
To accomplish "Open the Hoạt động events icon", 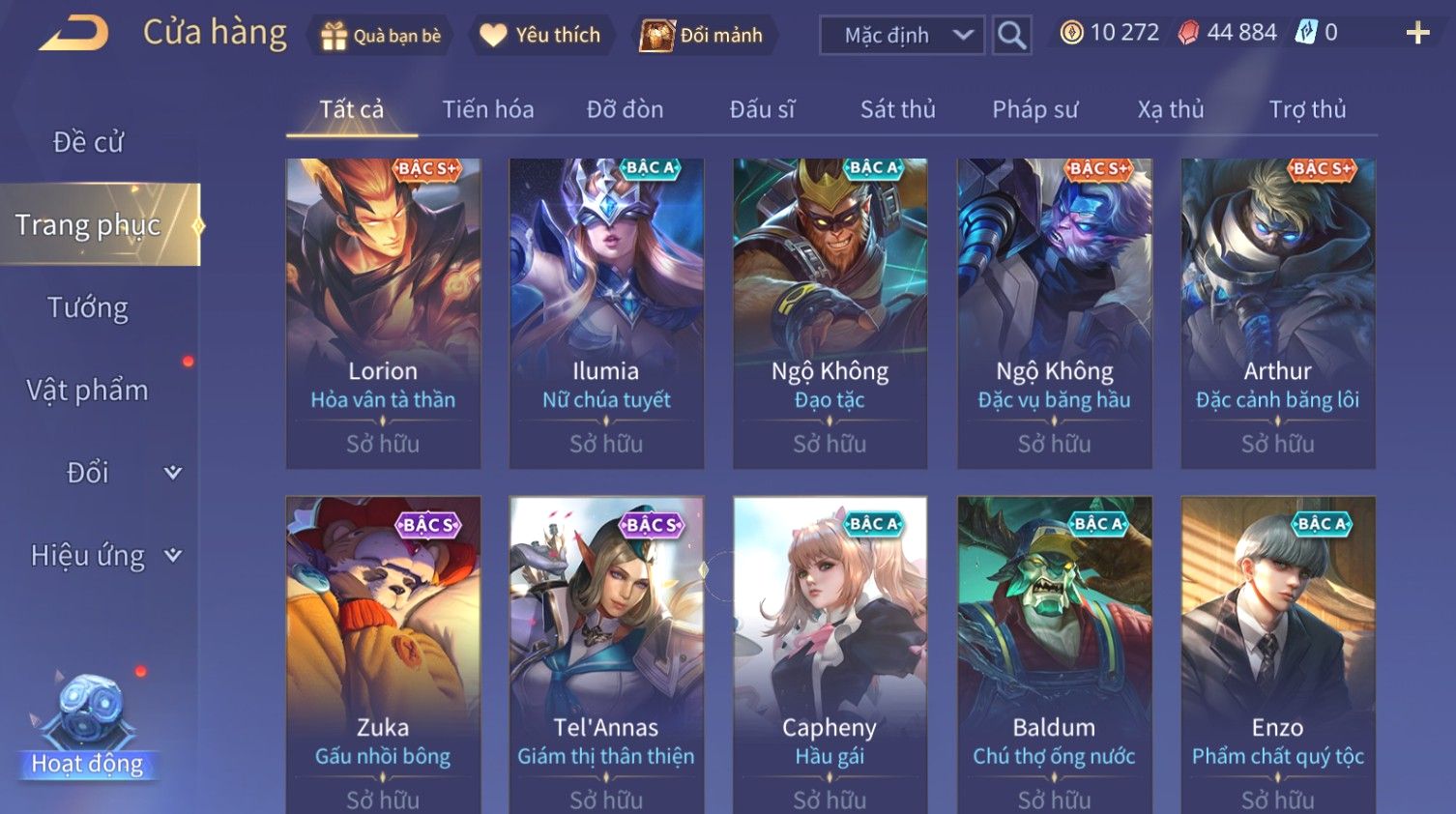I will pyautogui.click(x=87, y=727).
